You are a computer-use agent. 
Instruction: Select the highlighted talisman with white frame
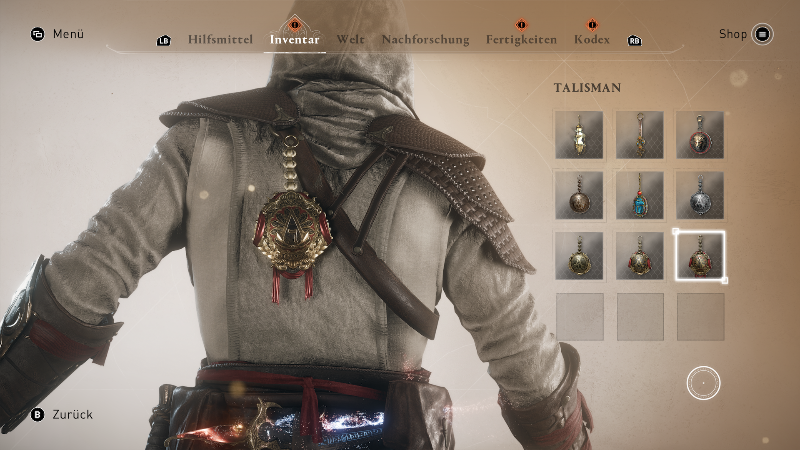tap(700, 256)
